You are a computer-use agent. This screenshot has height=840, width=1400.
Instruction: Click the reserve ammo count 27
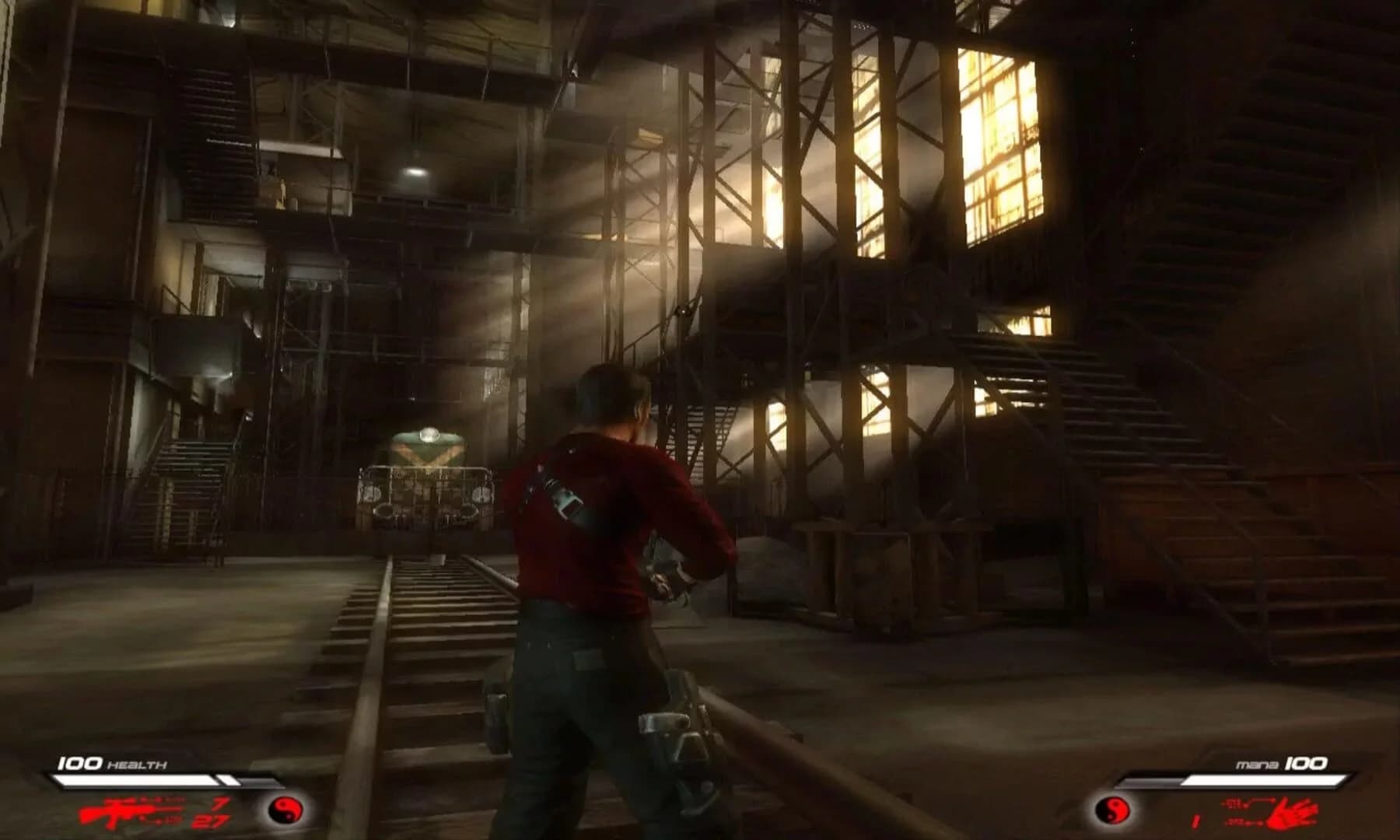210,823
